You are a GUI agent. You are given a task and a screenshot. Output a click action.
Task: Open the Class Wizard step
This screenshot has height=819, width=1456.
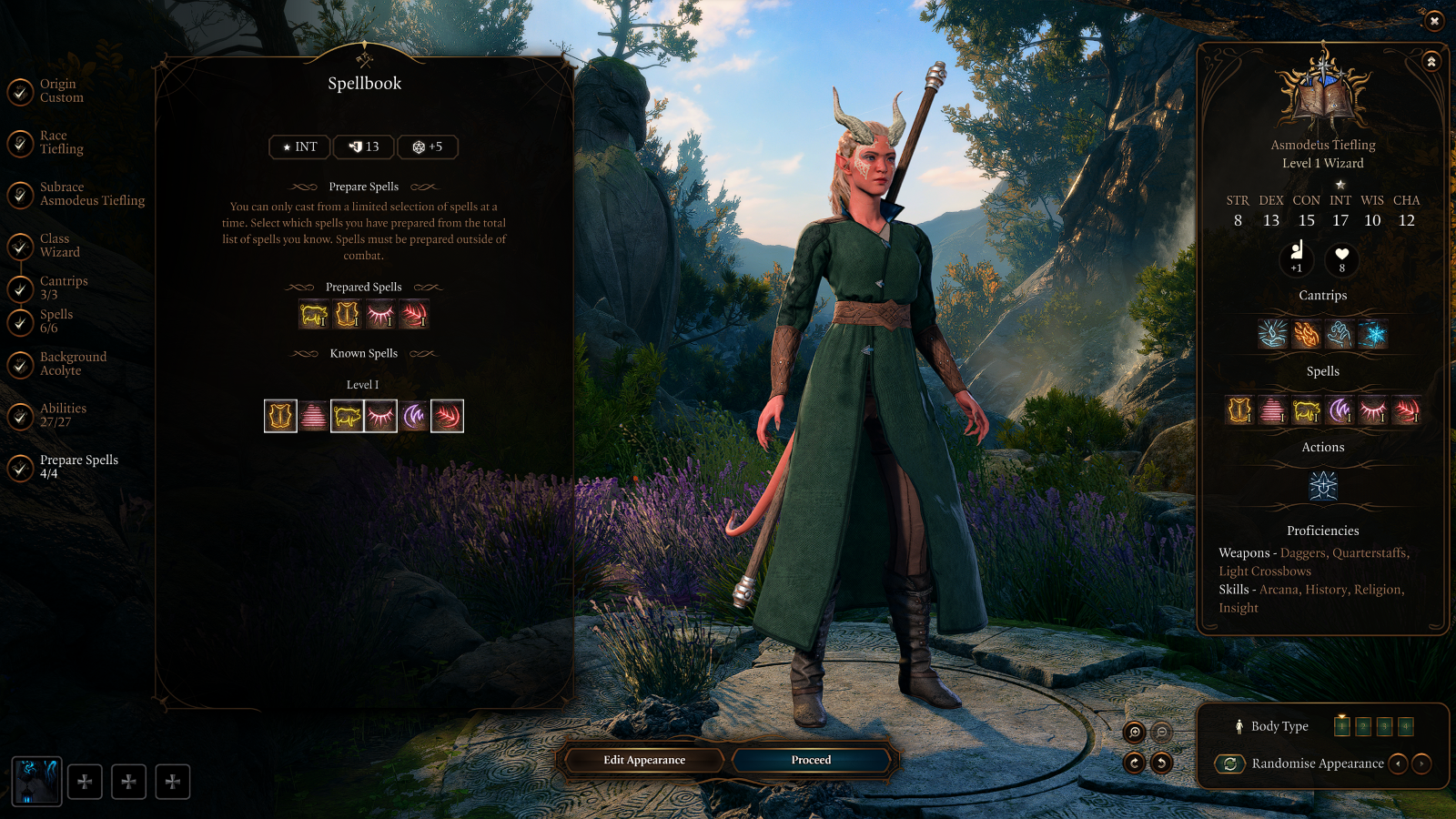coord(59,246)
